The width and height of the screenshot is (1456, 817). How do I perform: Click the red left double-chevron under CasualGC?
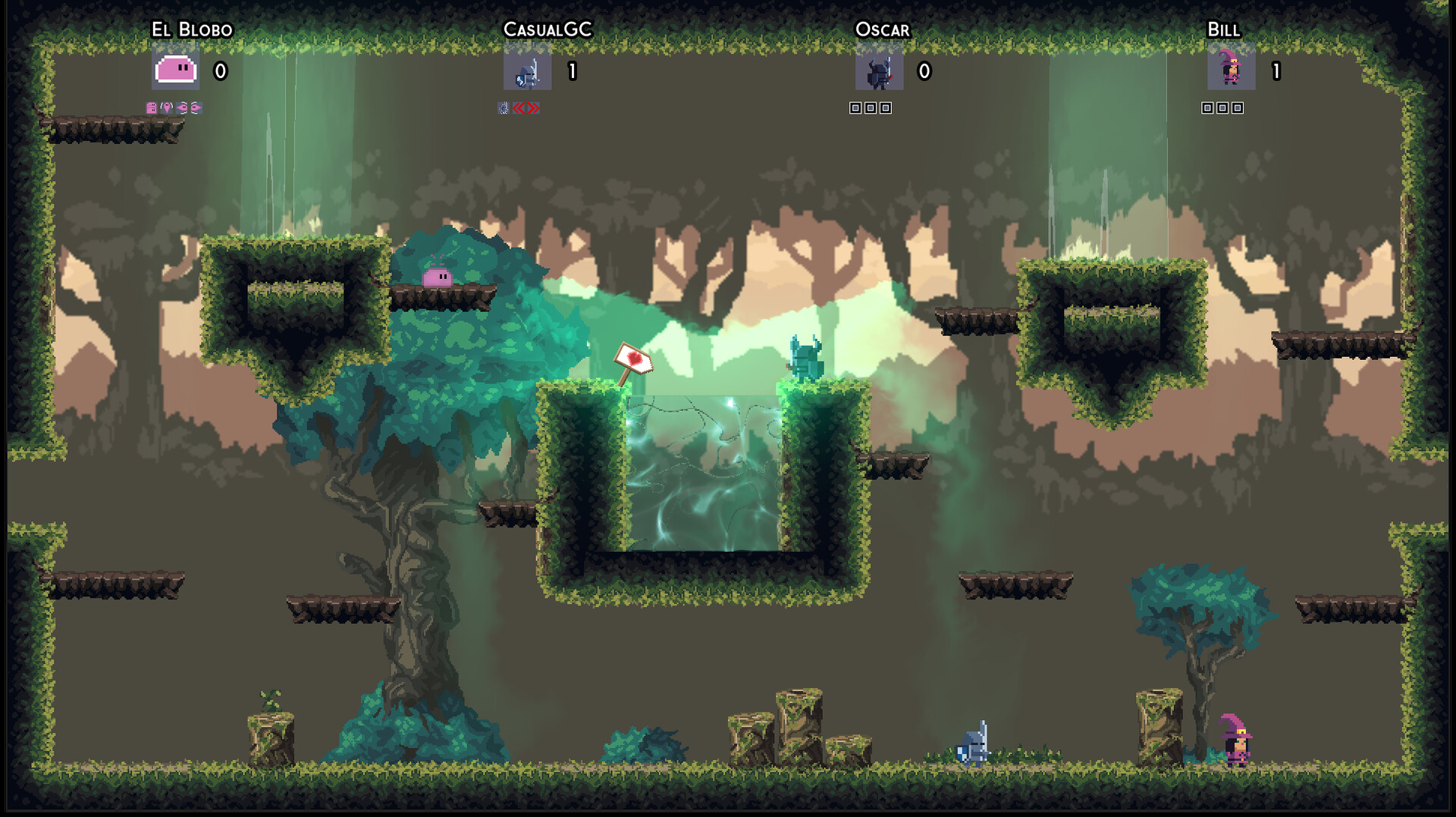pyautogui.click(x=519, y=108)
